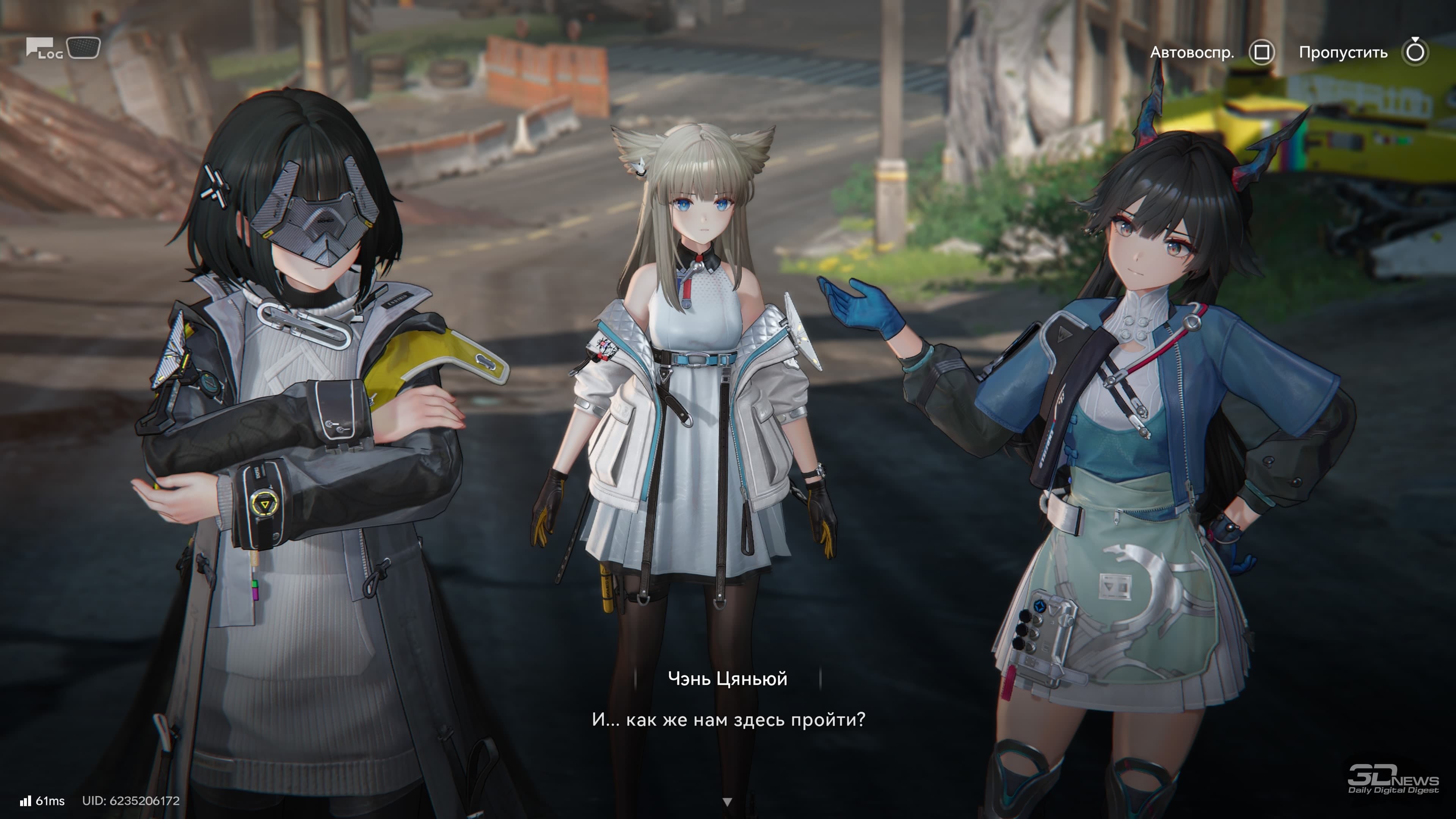Select the speaker name Чэнь Цяньюй
This screenshot has width=1456, height=819.
[x=728, y=678]
